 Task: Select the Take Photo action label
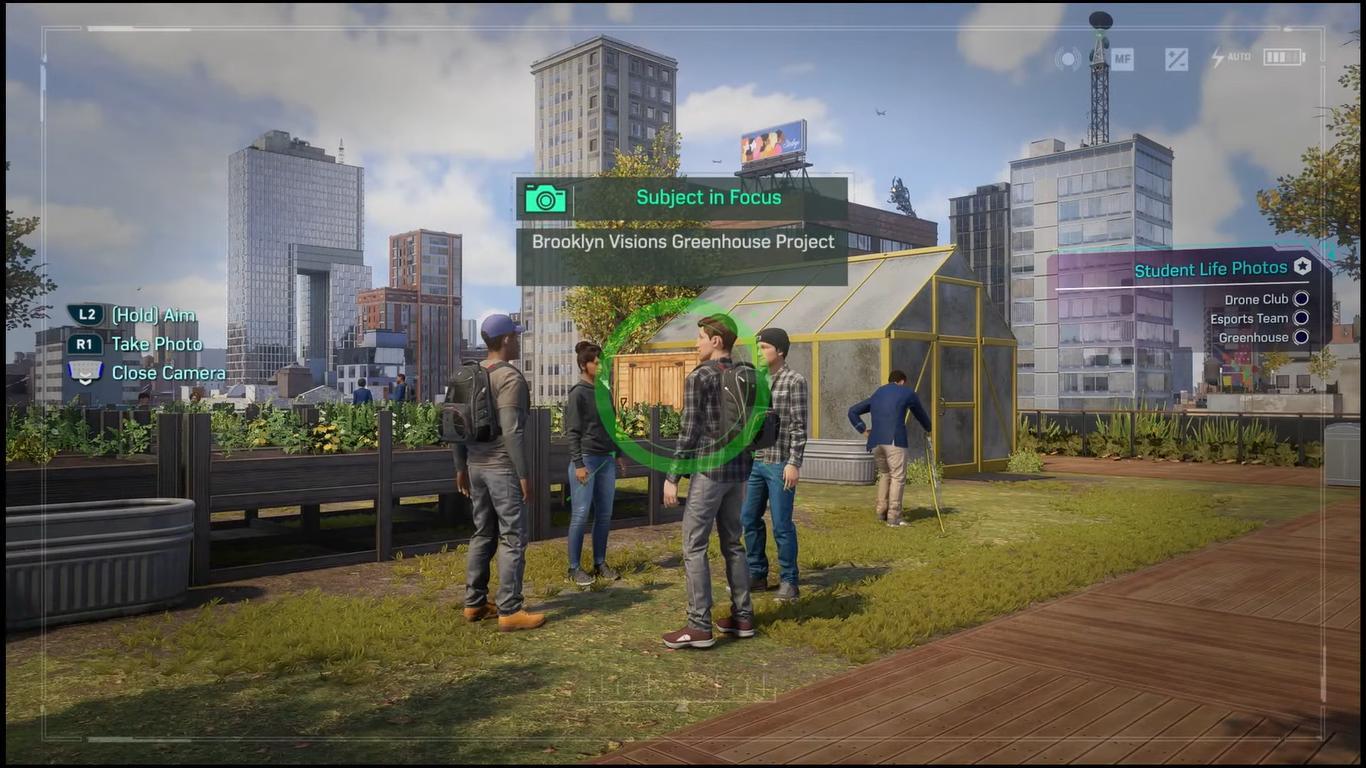point(156,344)
